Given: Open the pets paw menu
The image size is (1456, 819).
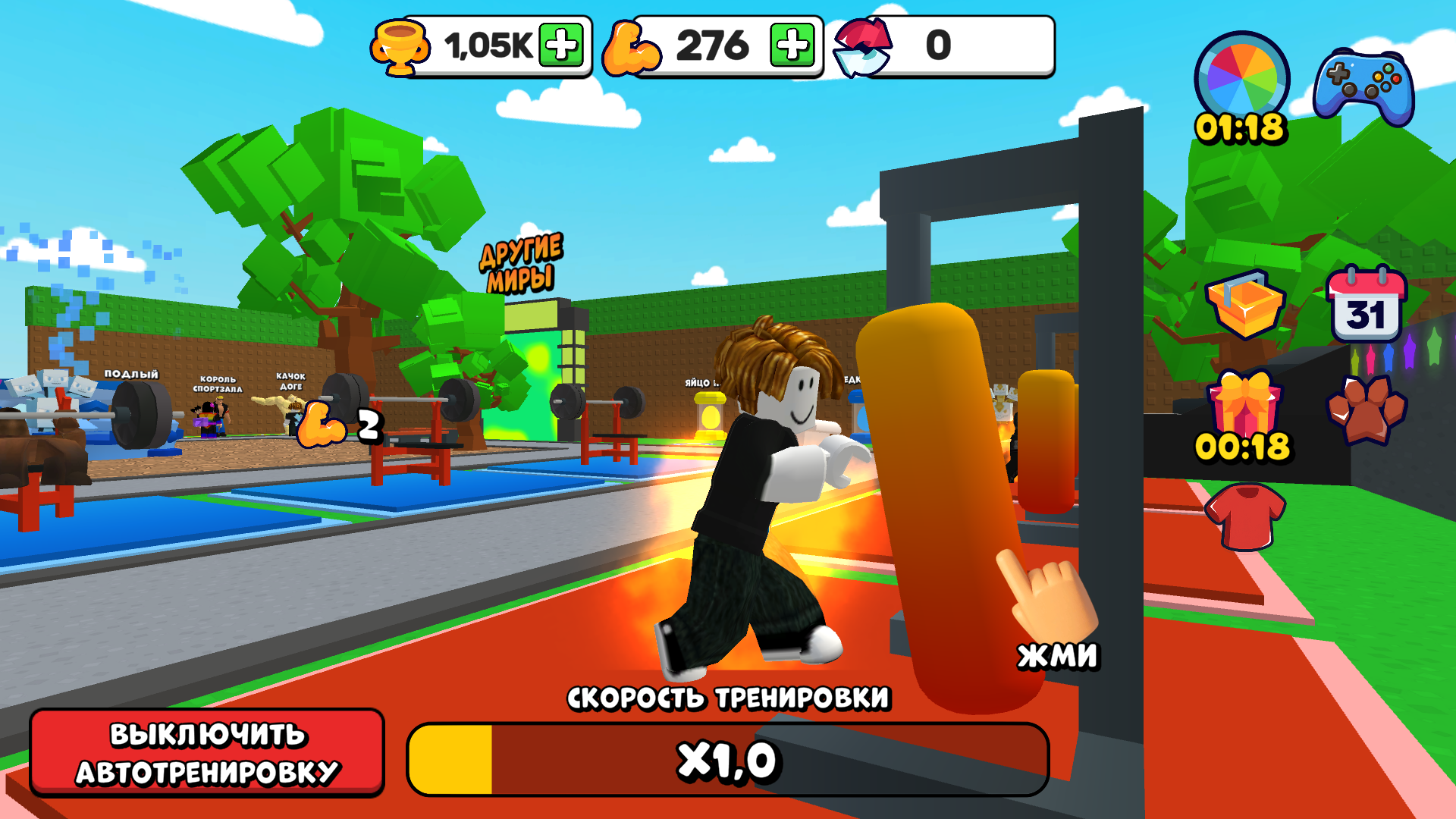Looking at the screenshot, I should 1367,409.
